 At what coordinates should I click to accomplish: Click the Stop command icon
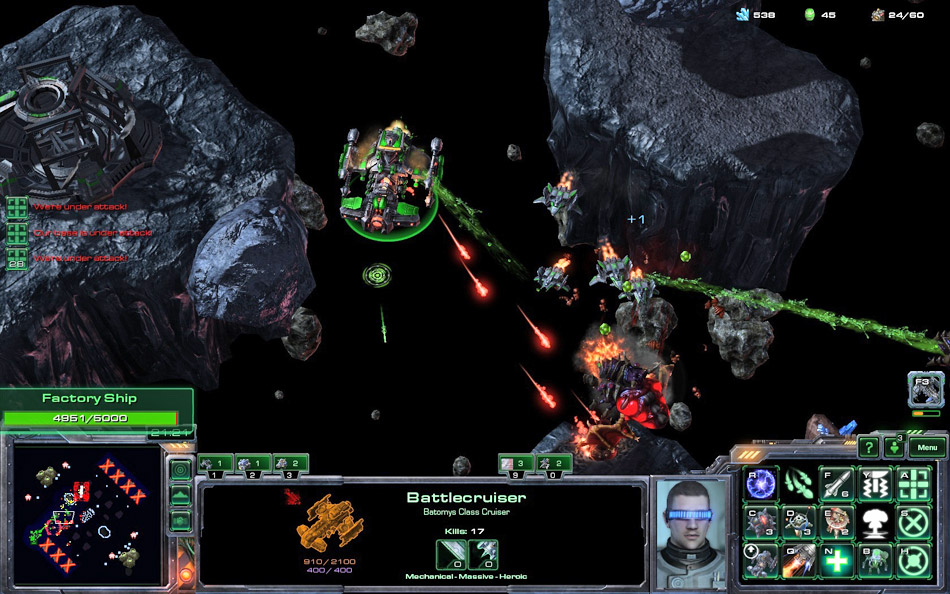pos(913,522)
